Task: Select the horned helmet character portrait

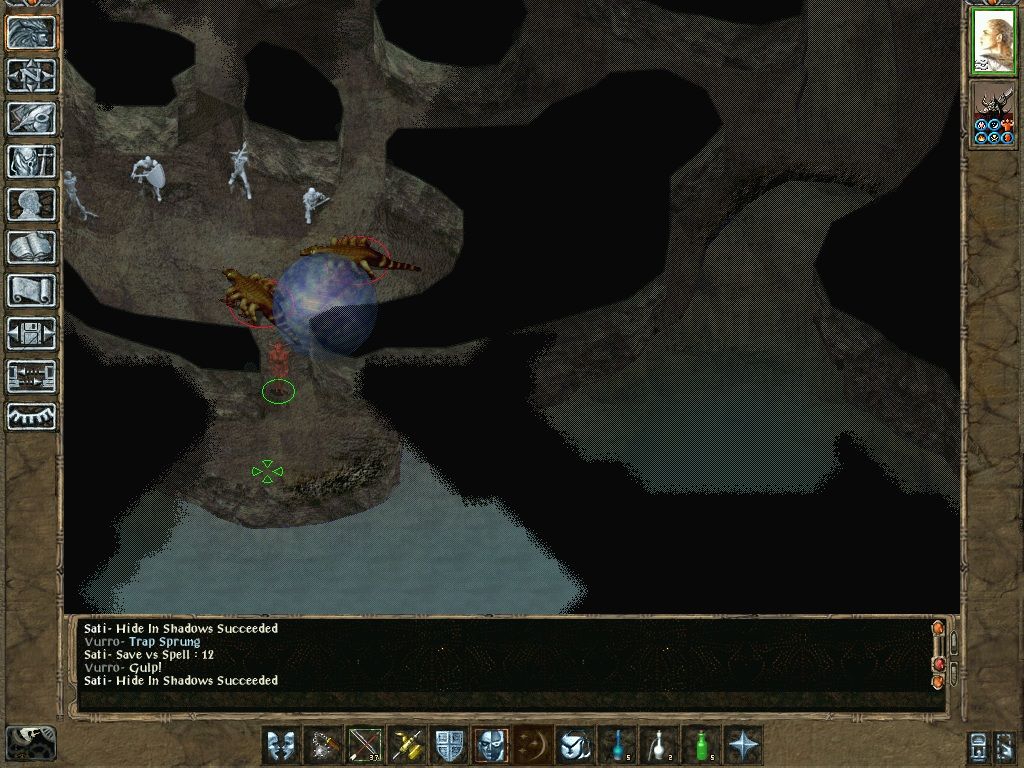Action: click(x=993, y=115)
